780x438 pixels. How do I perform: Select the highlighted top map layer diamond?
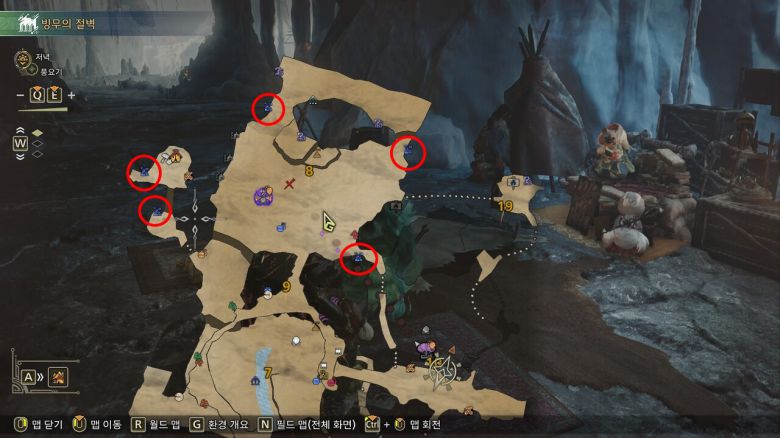click(x=38, y=133)
